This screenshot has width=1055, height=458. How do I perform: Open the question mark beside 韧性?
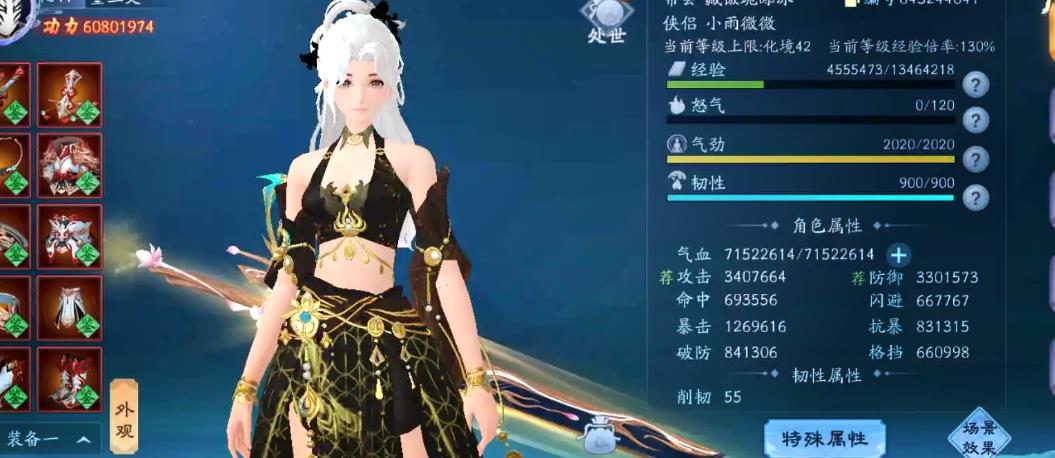pos(975,196)
